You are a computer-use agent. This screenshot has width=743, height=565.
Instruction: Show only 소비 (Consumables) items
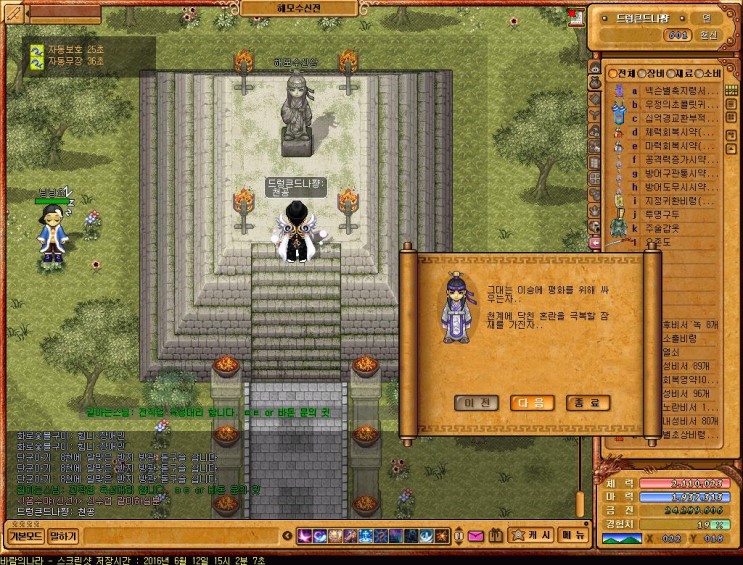[x=720, y=73]
